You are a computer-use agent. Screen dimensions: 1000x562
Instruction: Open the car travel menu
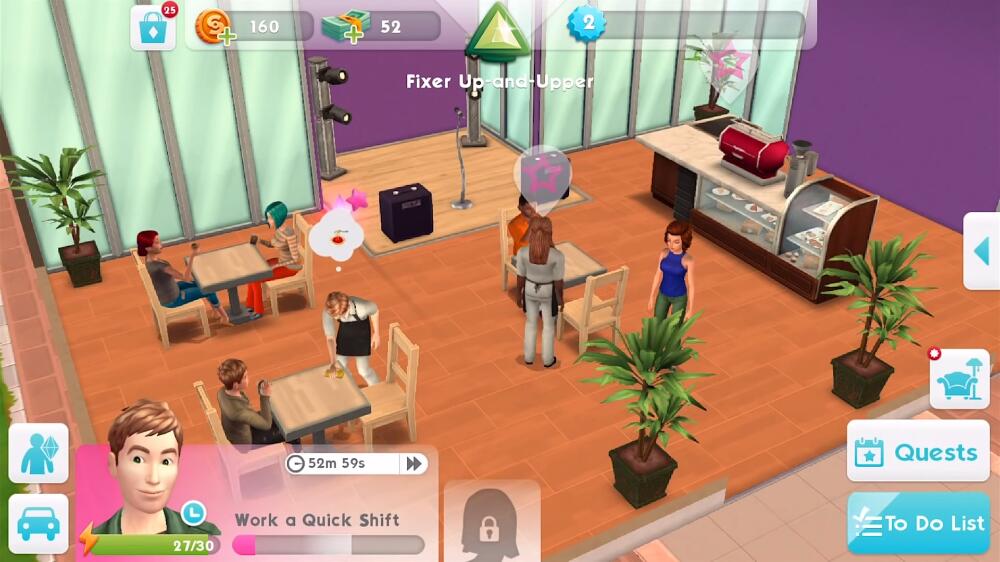point(39,523)
